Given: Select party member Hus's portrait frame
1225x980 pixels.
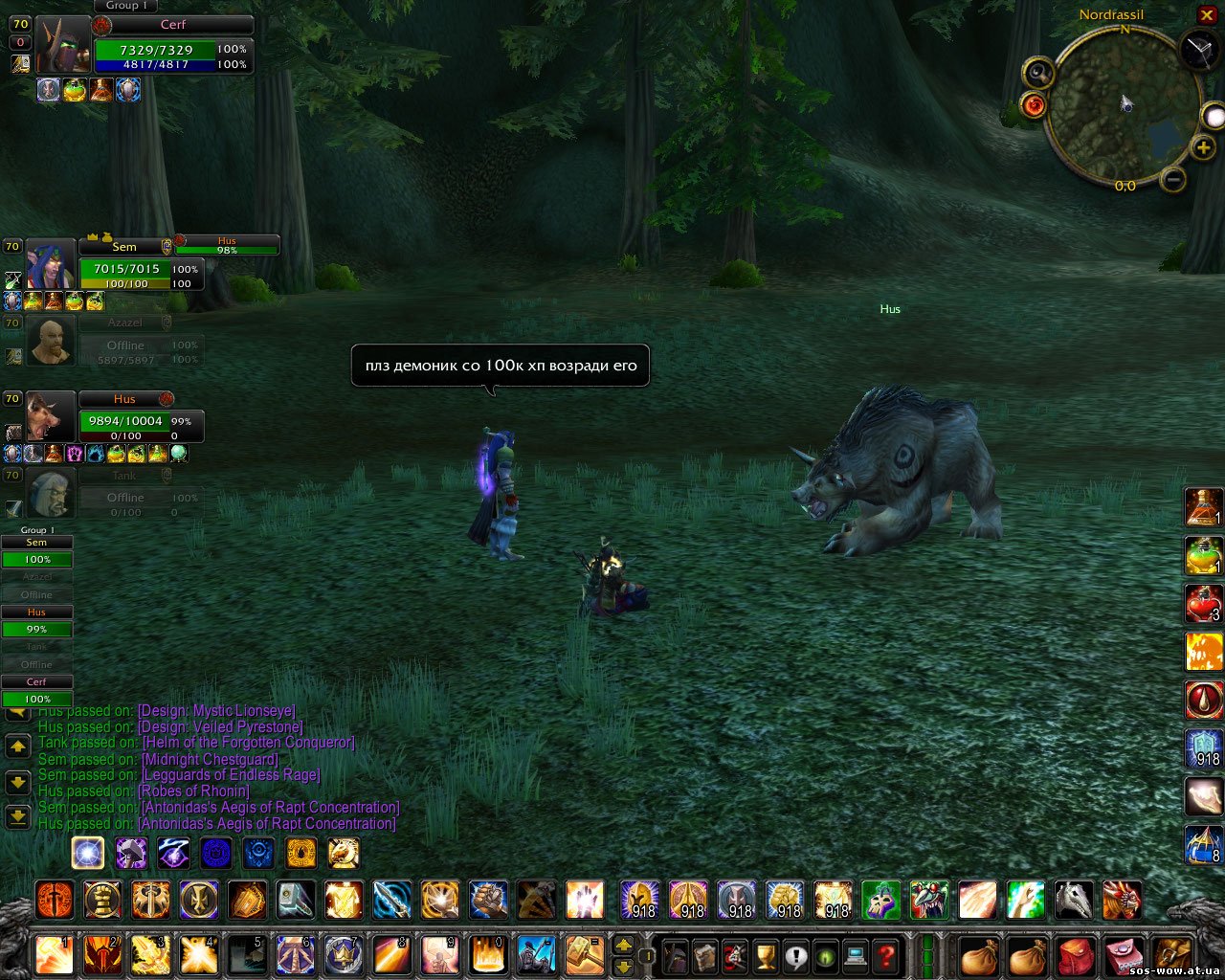Looking at the screenshot, I should (50, 416).
